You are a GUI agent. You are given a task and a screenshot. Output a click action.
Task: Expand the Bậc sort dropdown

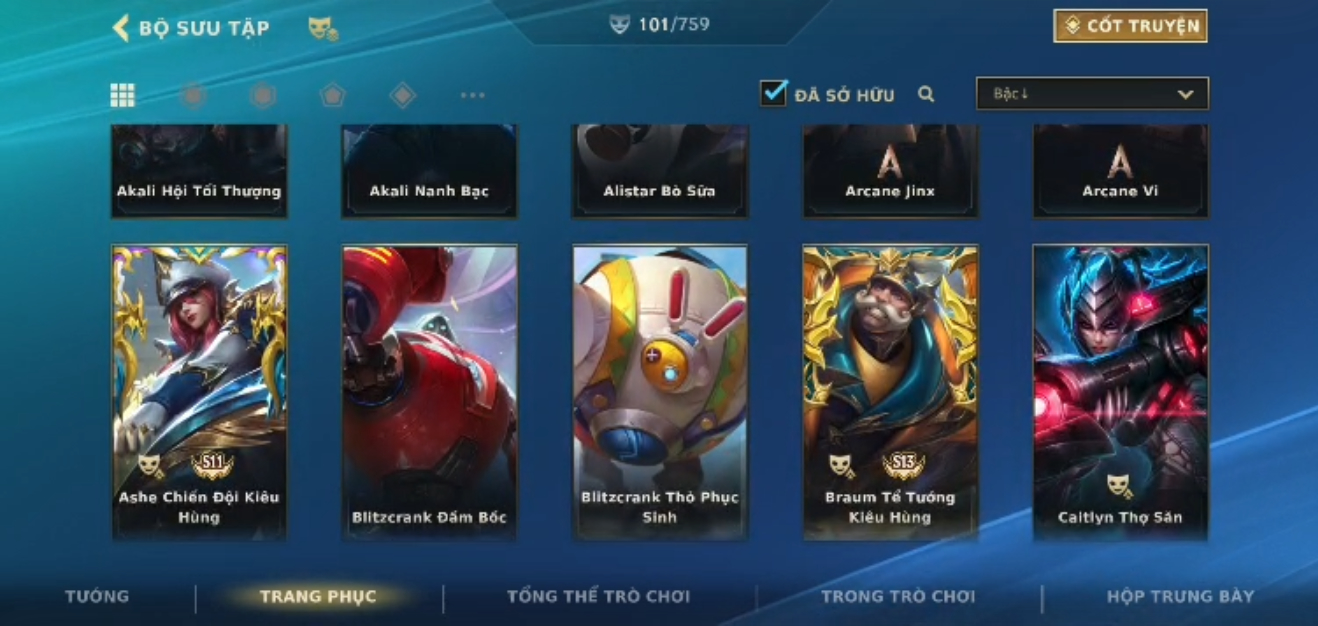tap(1092, 94)
